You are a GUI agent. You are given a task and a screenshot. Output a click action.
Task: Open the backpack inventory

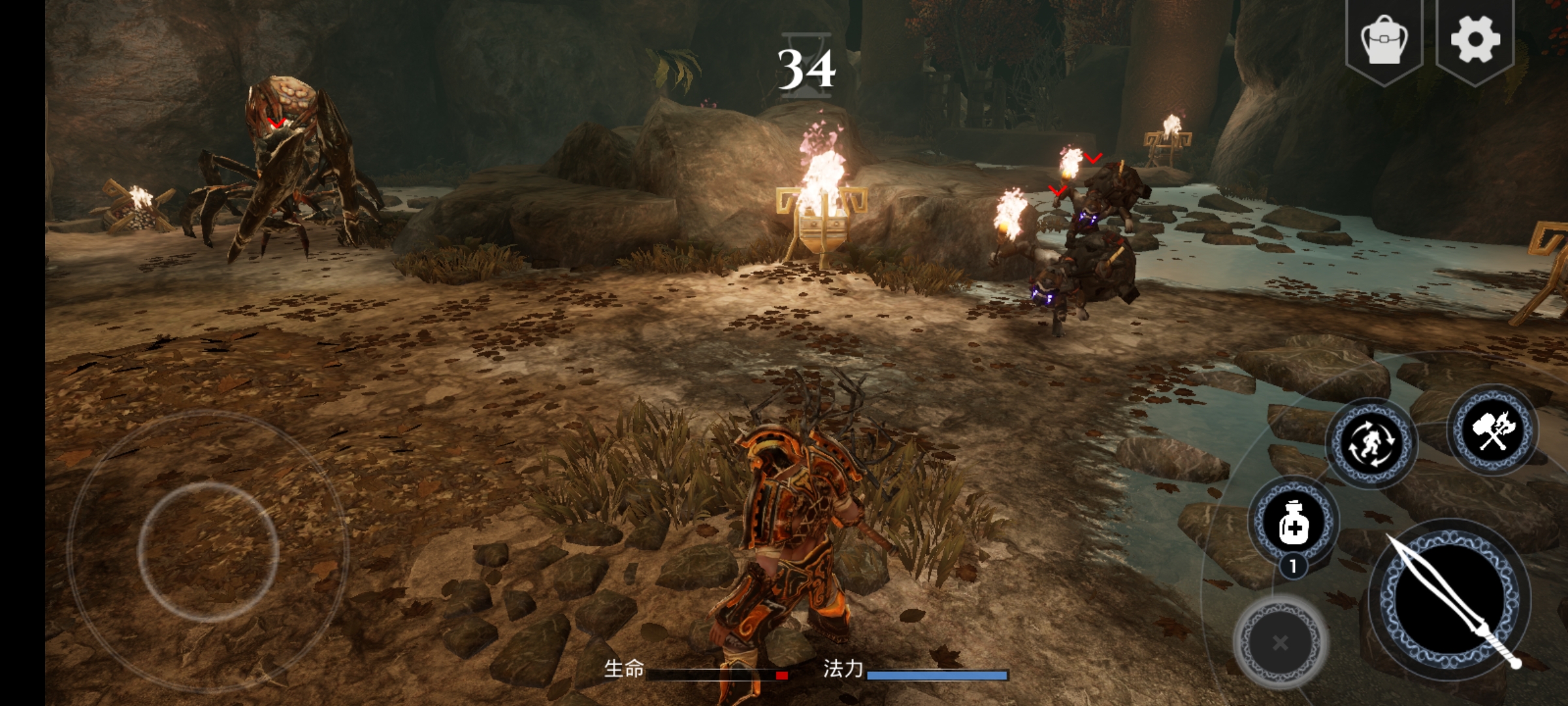point(1384,41)
